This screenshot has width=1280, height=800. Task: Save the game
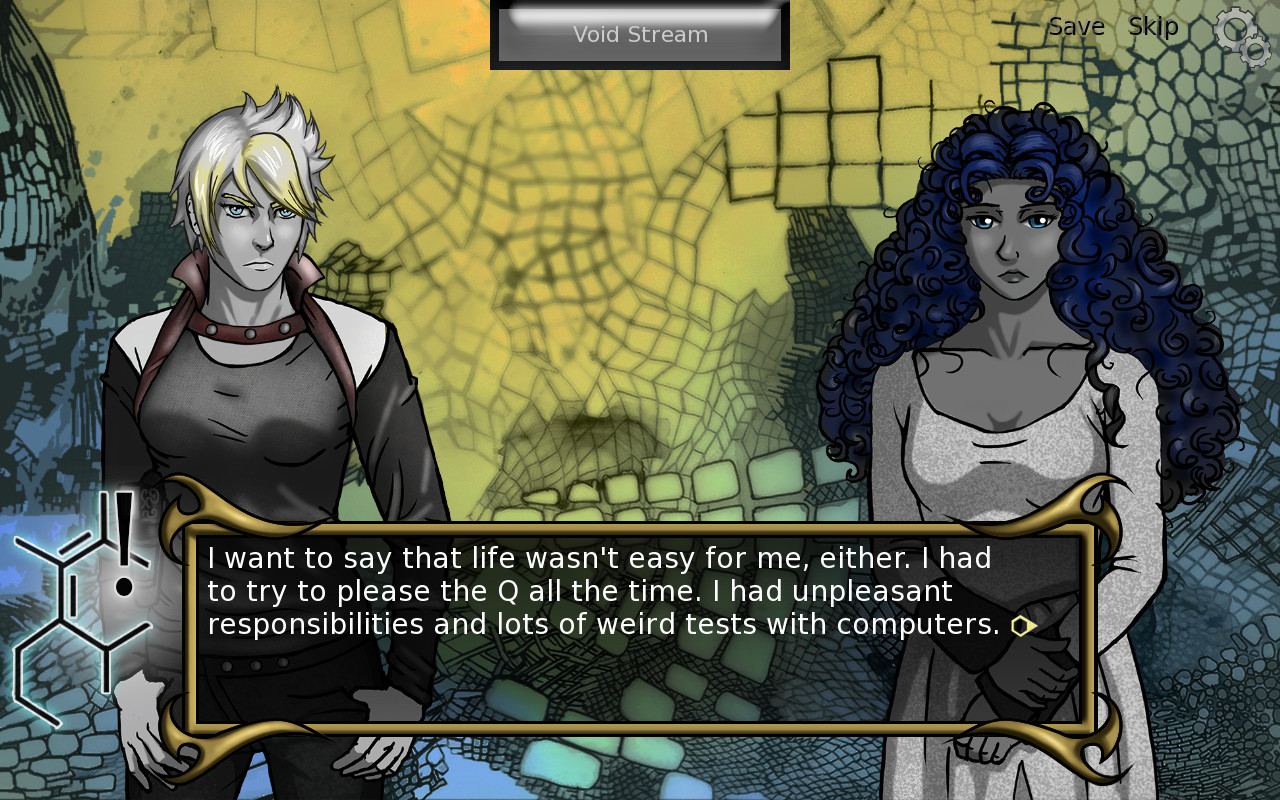tap(1076, 27)
